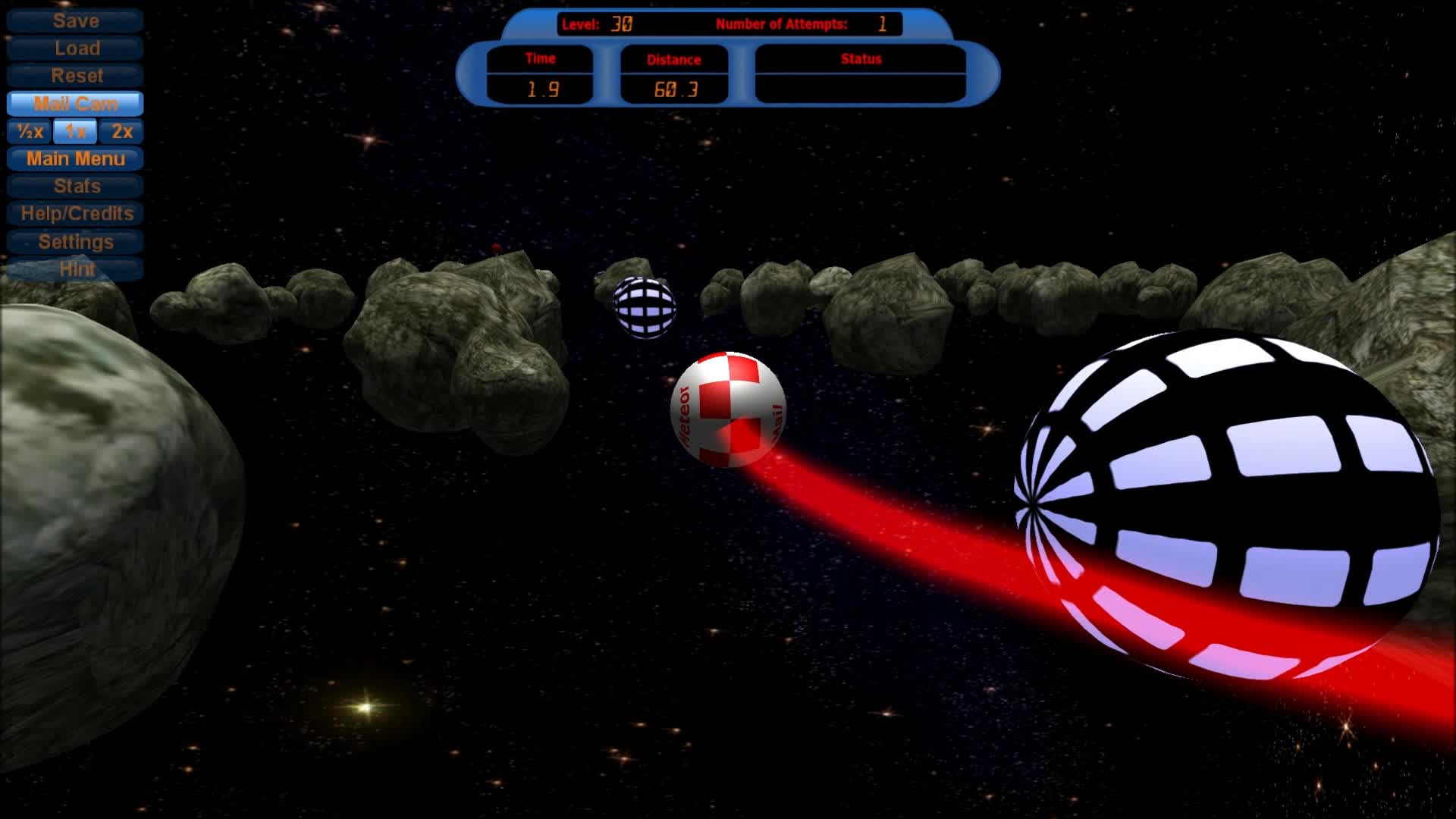This screenshot has width=1456, height=819.
Task: Open Help/Credits screen
Action: click(74, 214)
